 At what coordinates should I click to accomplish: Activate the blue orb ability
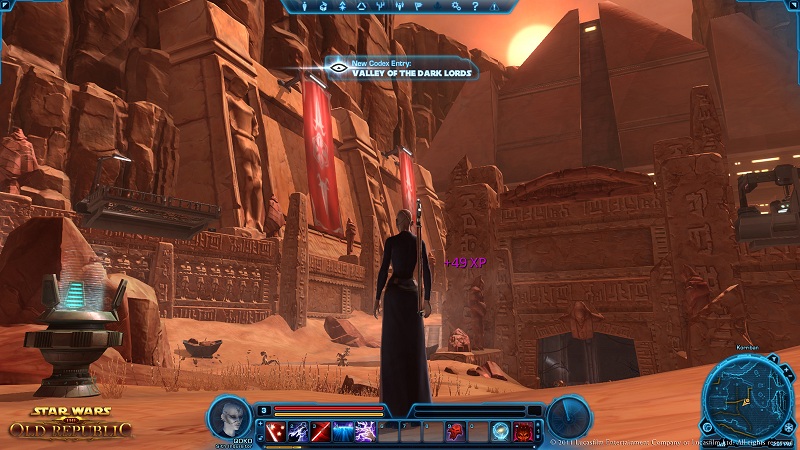[501, 431]
